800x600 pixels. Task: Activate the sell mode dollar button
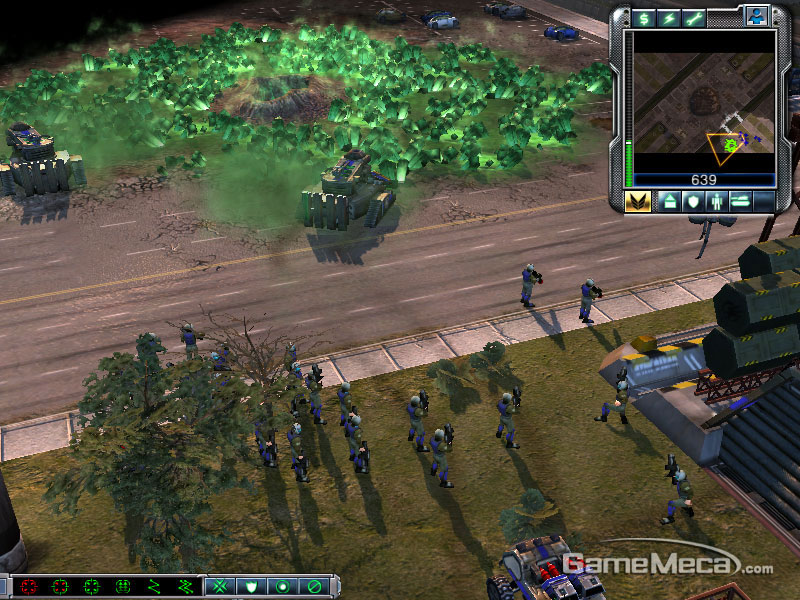coord(643,18)
